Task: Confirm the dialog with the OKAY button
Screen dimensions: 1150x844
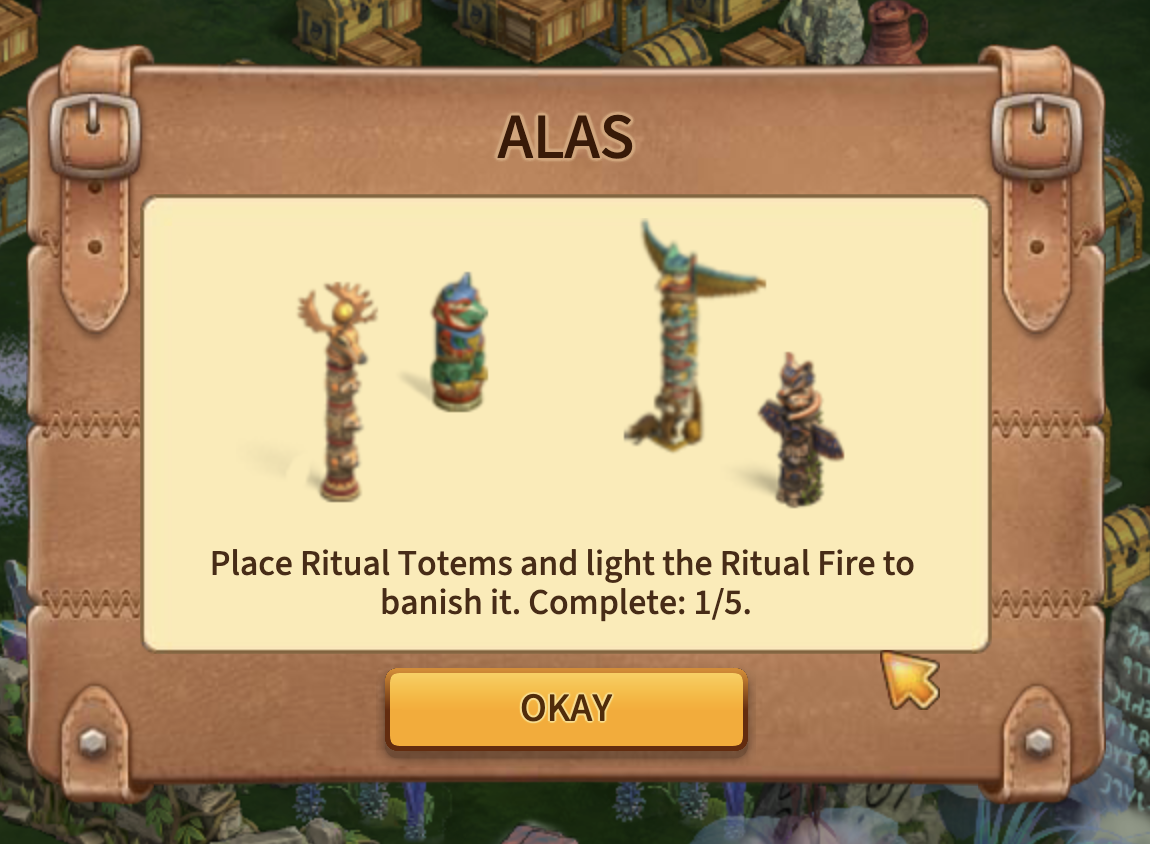Action: click(566, 708)
